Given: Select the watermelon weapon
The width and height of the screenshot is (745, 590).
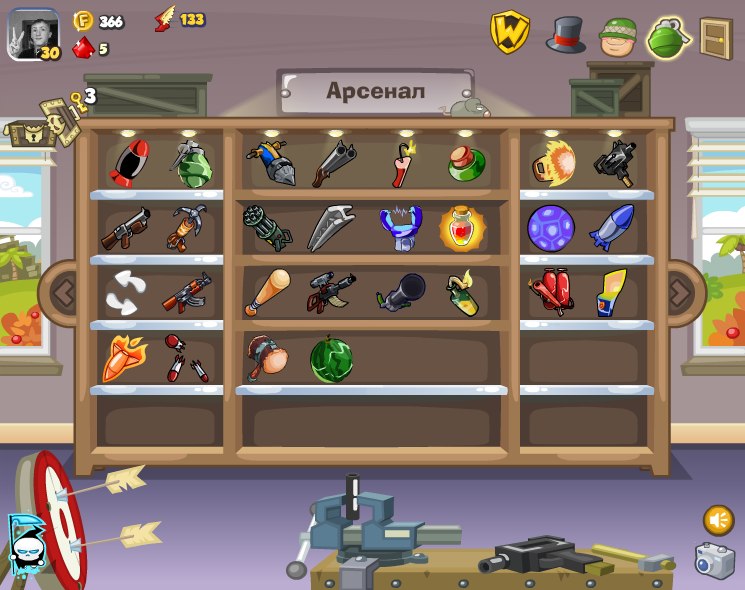Looking at the screenshot, I should click(x=330, y=359).
